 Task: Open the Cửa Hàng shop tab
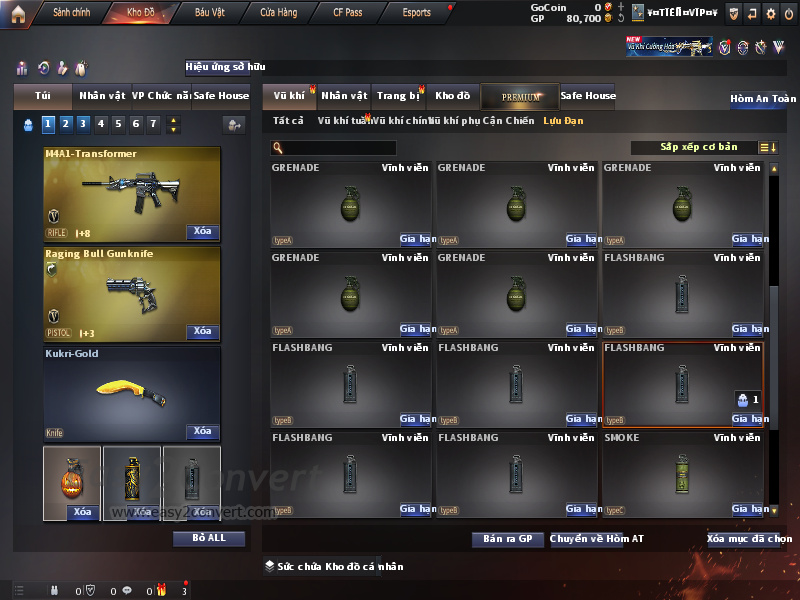(278, 13)
